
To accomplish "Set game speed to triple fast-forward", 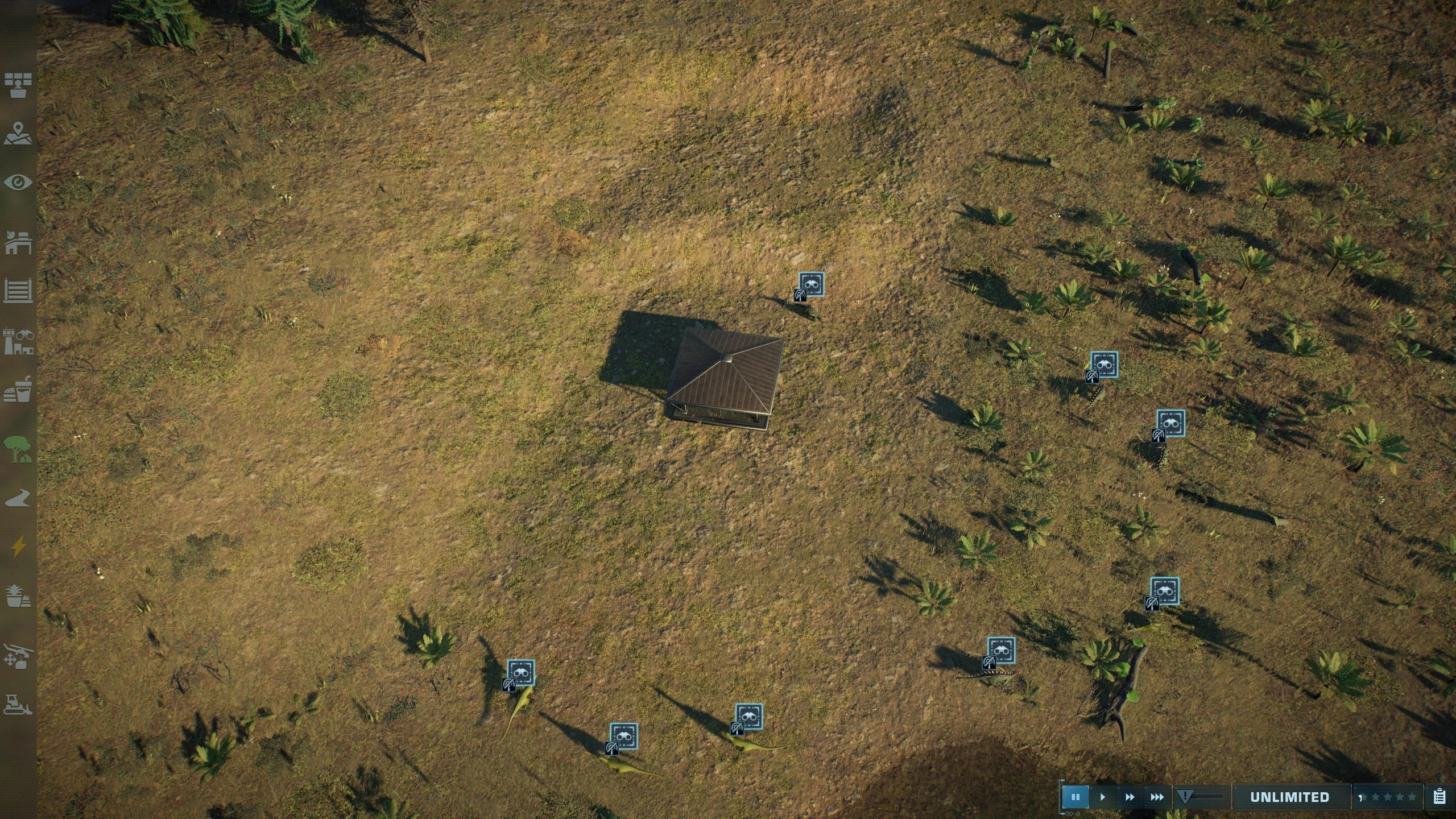I will tap(1157, 797).
